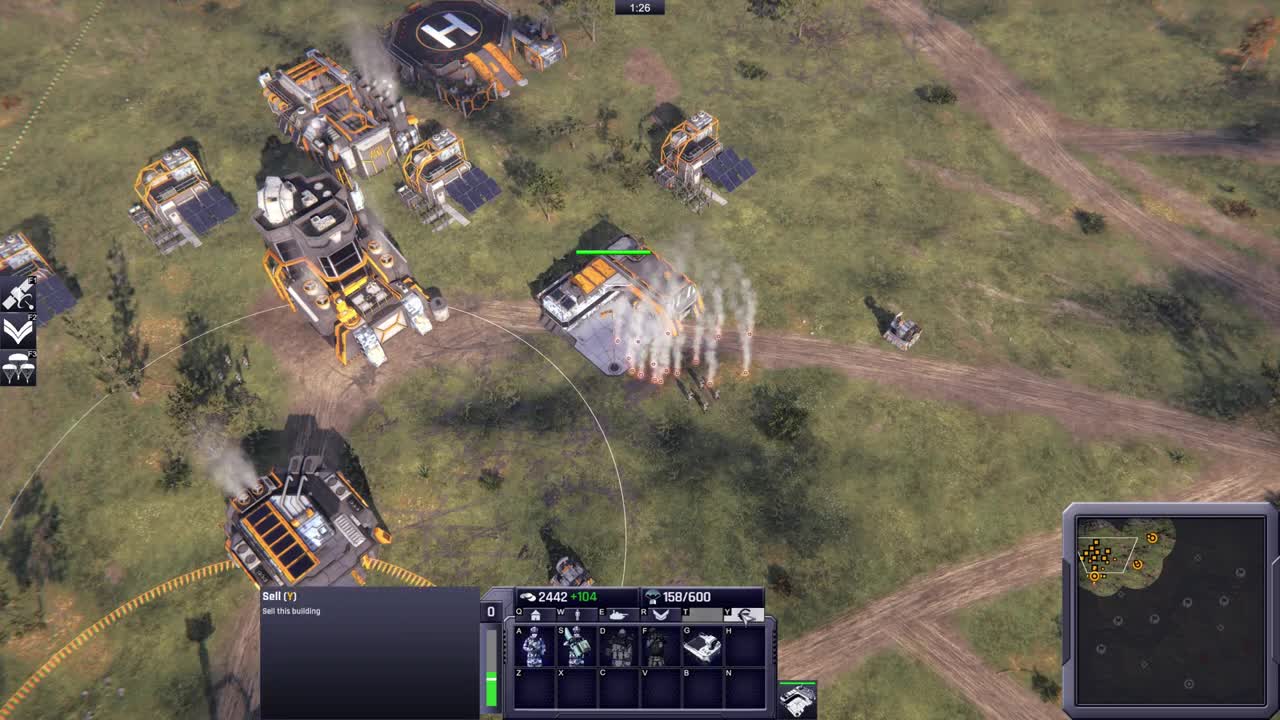Select the R chevron upgrades tab

tap(661, 614)
